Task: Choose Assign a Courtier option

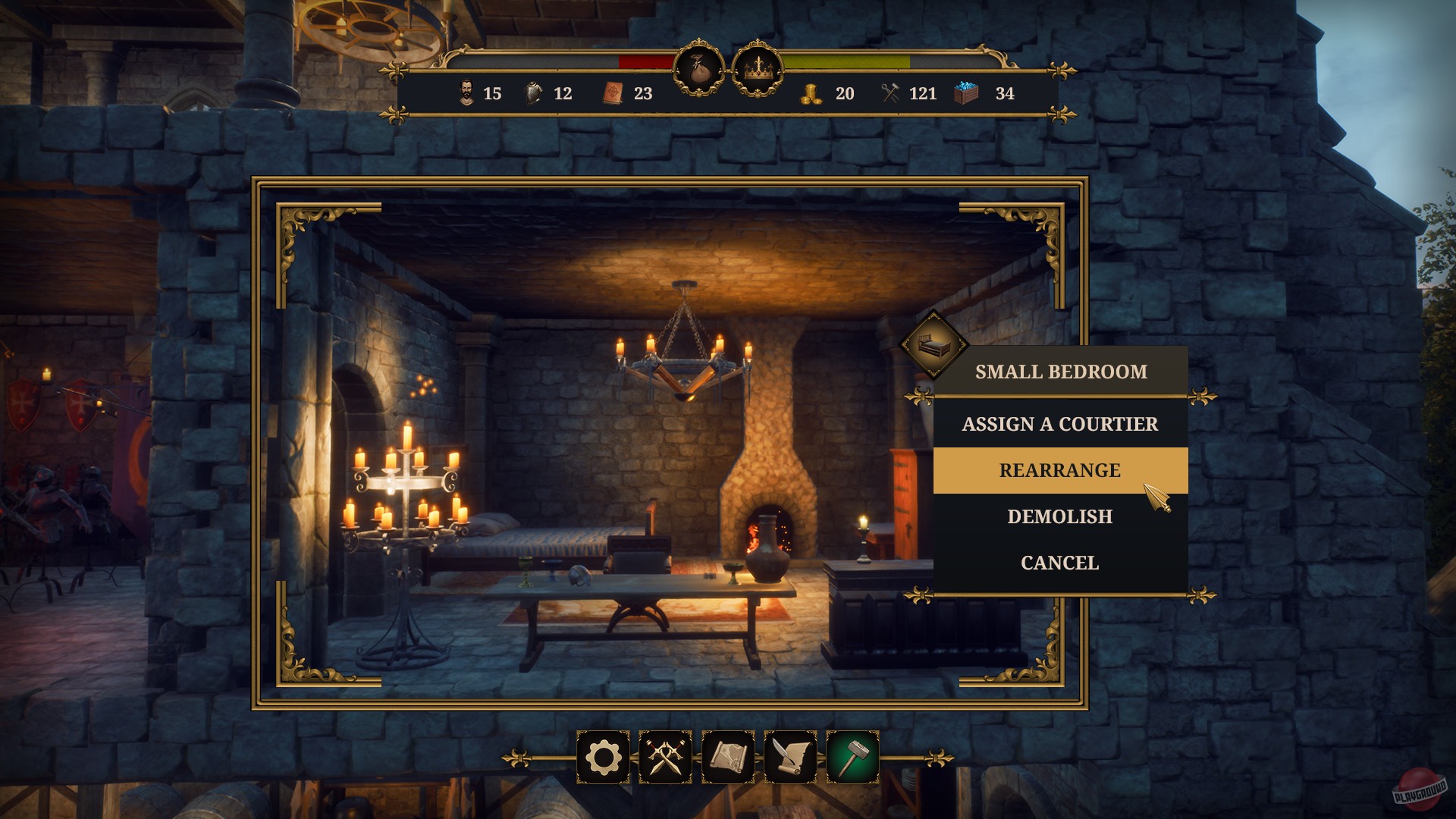Action: coord(1059,424)
